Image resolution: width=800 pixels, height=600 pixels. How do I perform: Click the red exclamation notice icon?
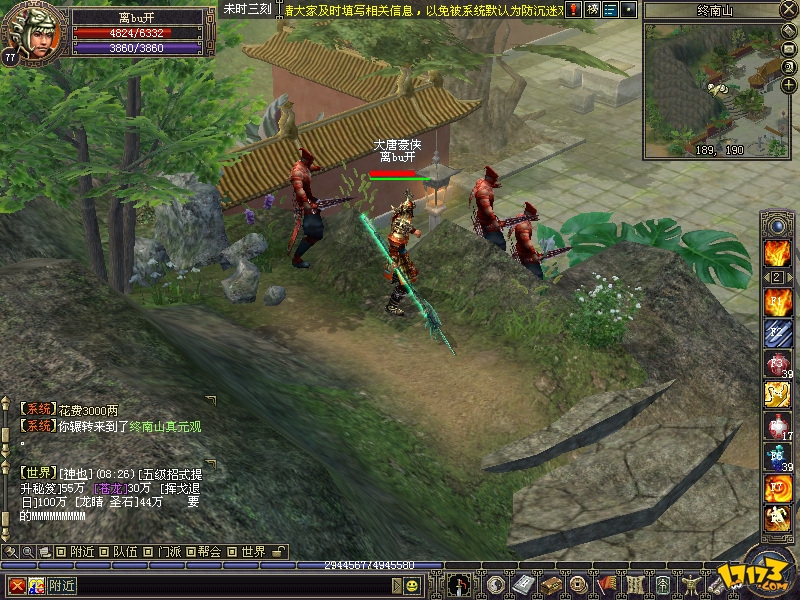click(574, 10)
